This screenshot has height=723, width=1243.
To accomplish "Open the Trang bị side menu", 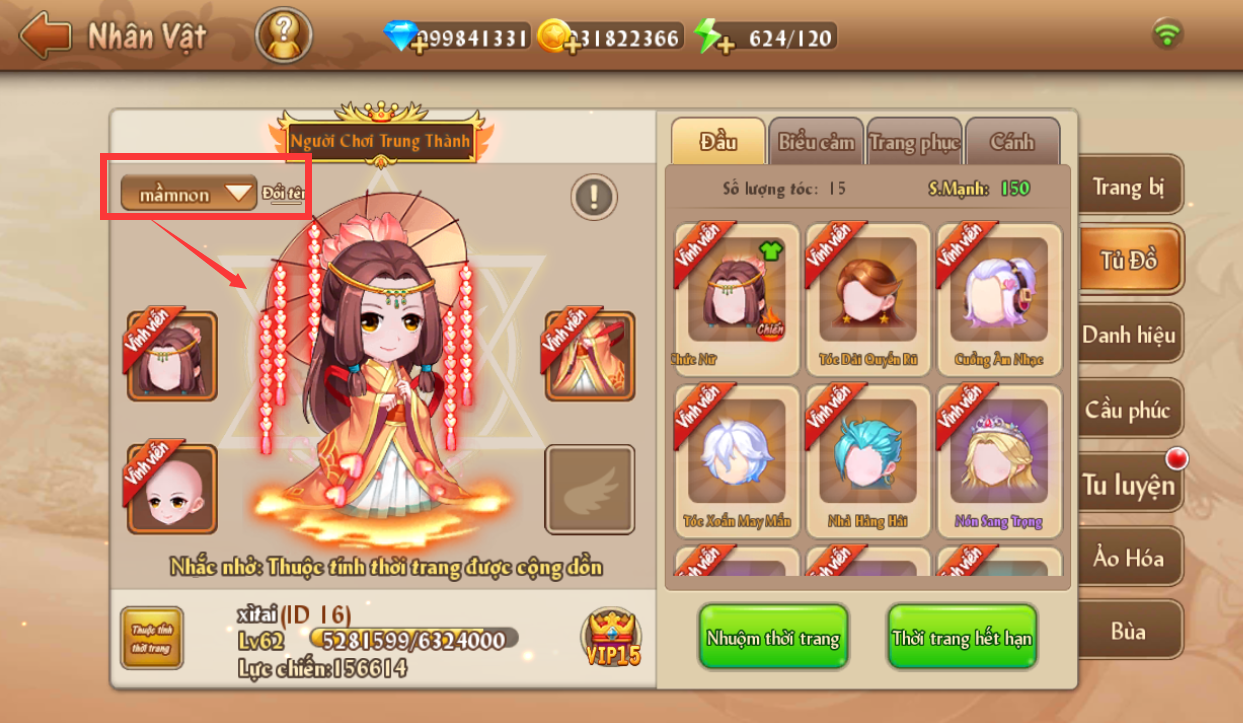I will 1128,187.
